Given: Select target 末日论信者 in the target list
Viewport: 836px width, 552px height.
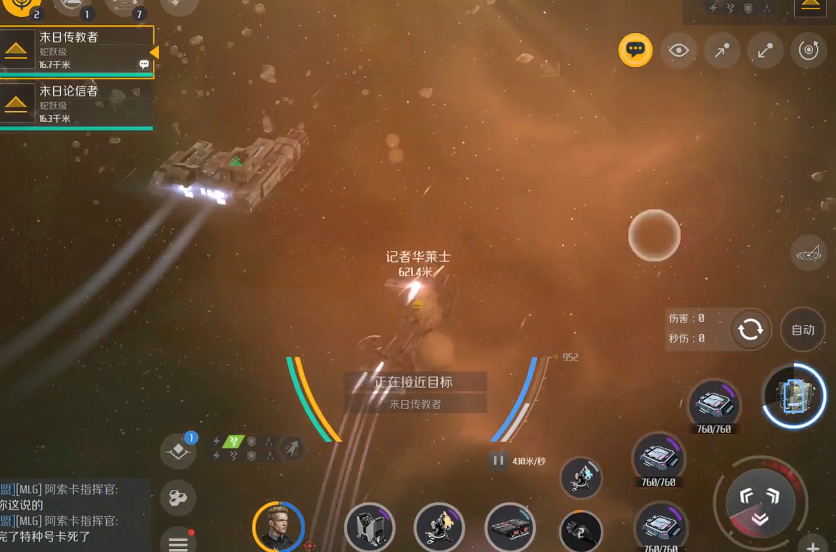Looking at the screenshot, I should [x=76, y=104].
